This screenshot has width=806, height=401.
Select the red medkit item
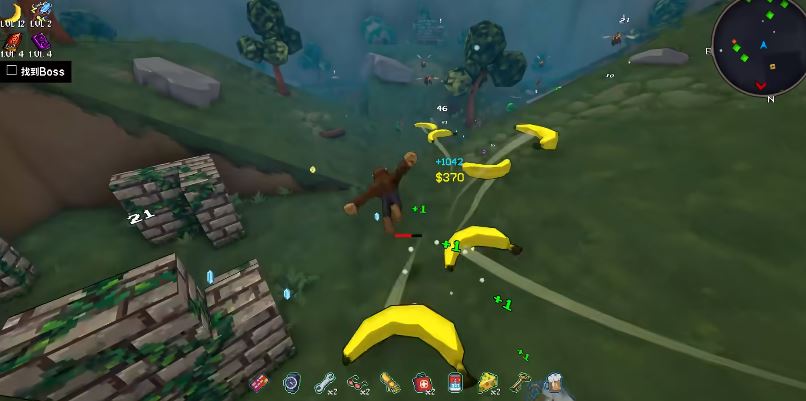(422, 382)
